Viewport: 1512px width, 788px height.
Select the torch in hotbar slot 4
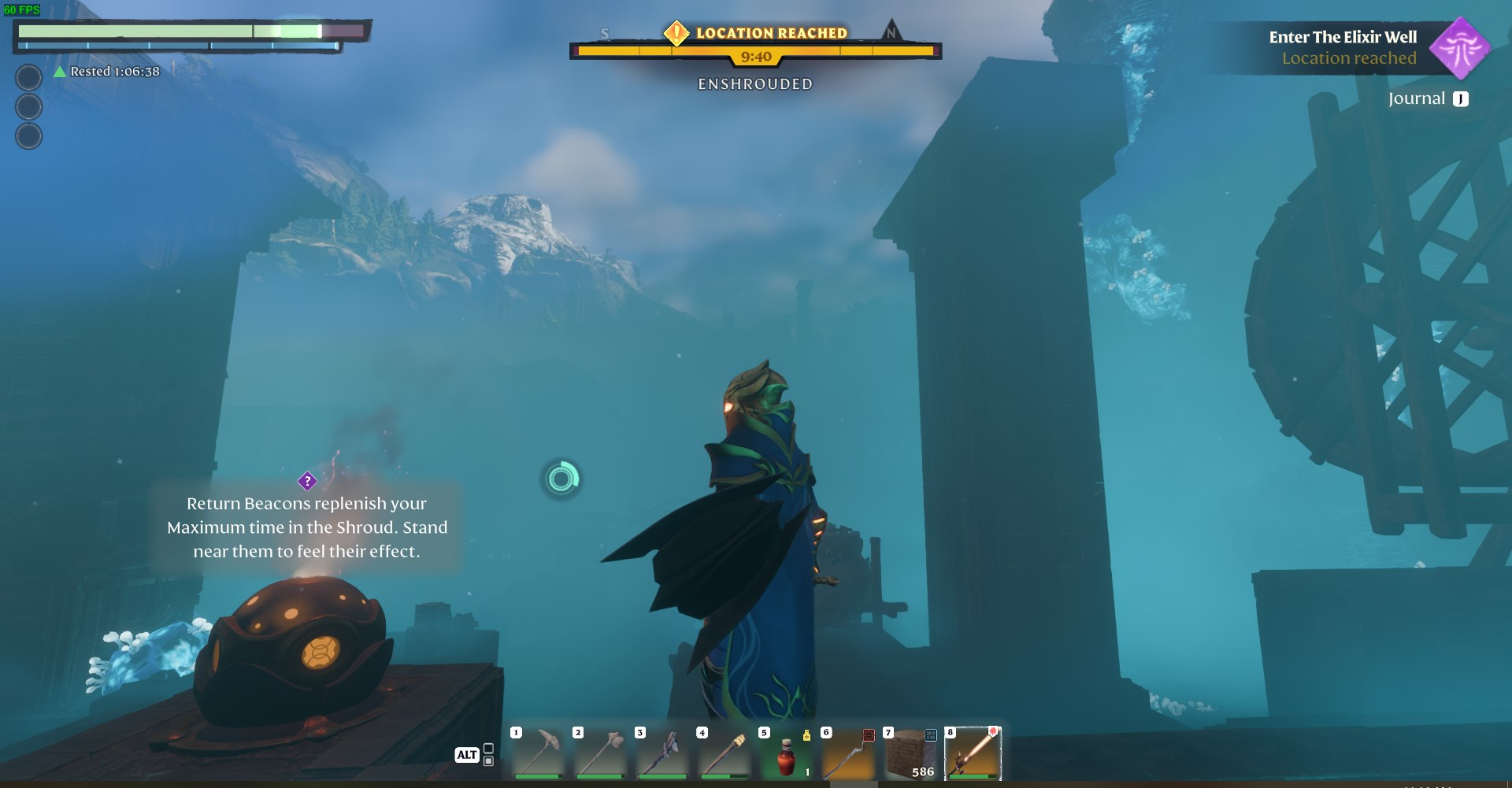724,753
